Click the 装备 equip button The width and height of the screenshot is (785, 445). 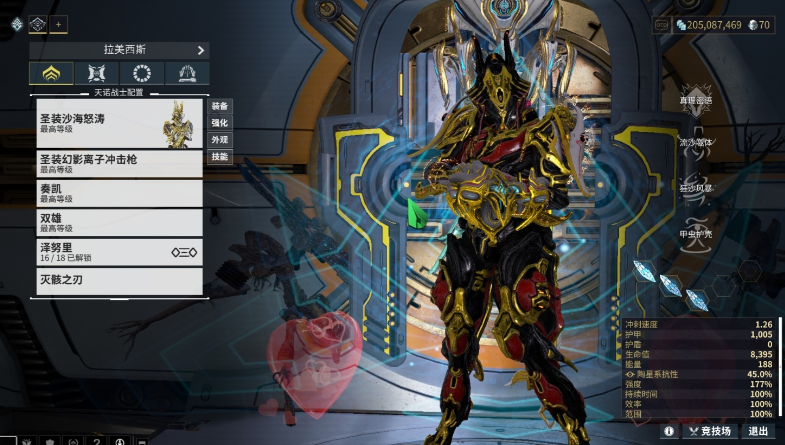coord(219,106)
